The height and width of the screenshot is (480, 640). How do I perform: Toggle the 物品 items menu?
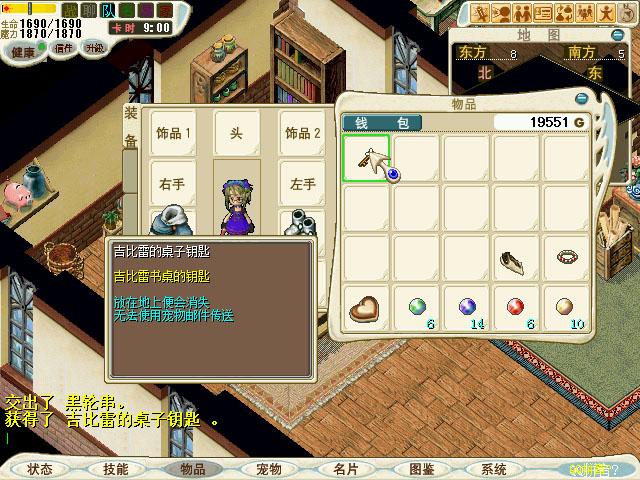(192, 469)
